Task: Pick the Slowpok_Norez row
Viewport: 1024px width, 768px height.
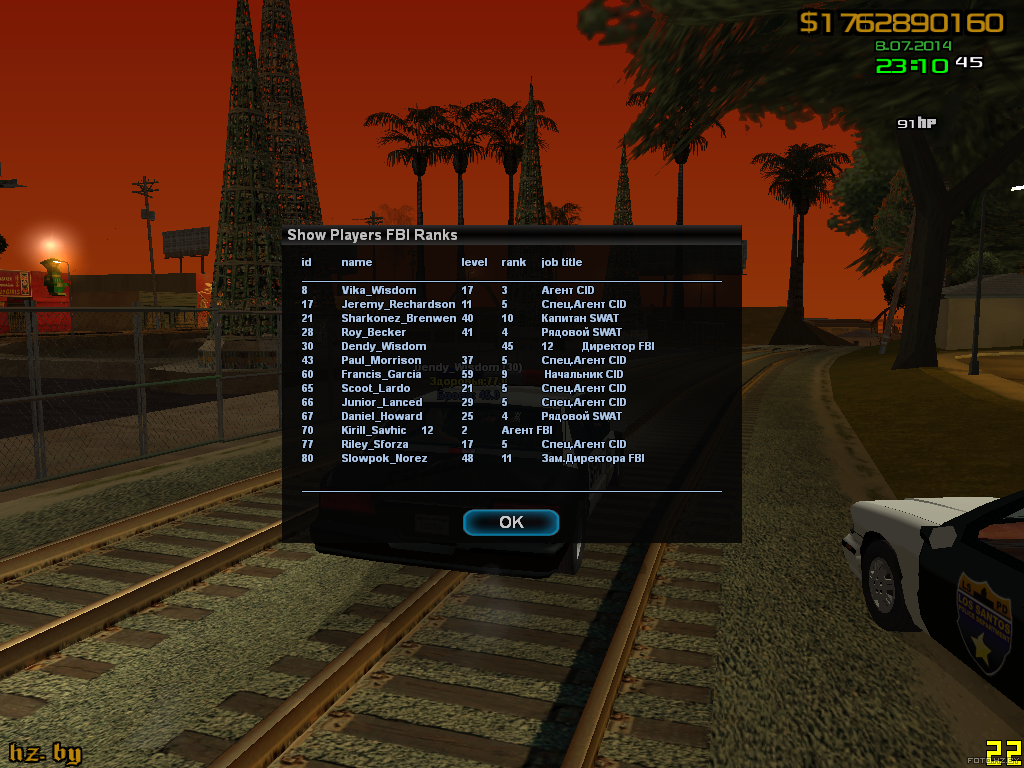Action: [x=384, y=458]
